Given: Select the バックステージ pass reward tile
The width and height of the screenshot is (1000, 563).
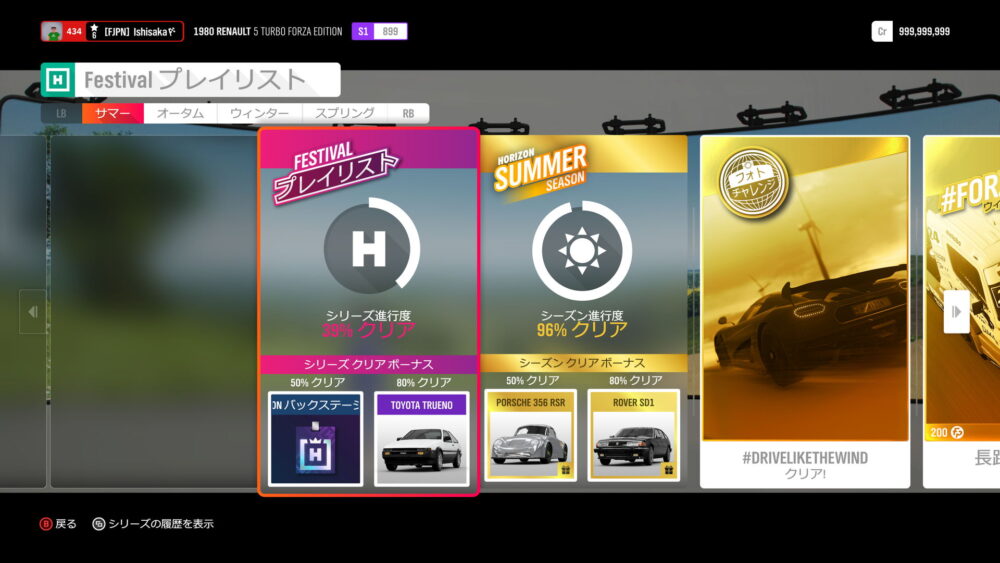Looking at the screenshot, I should 315,438.
